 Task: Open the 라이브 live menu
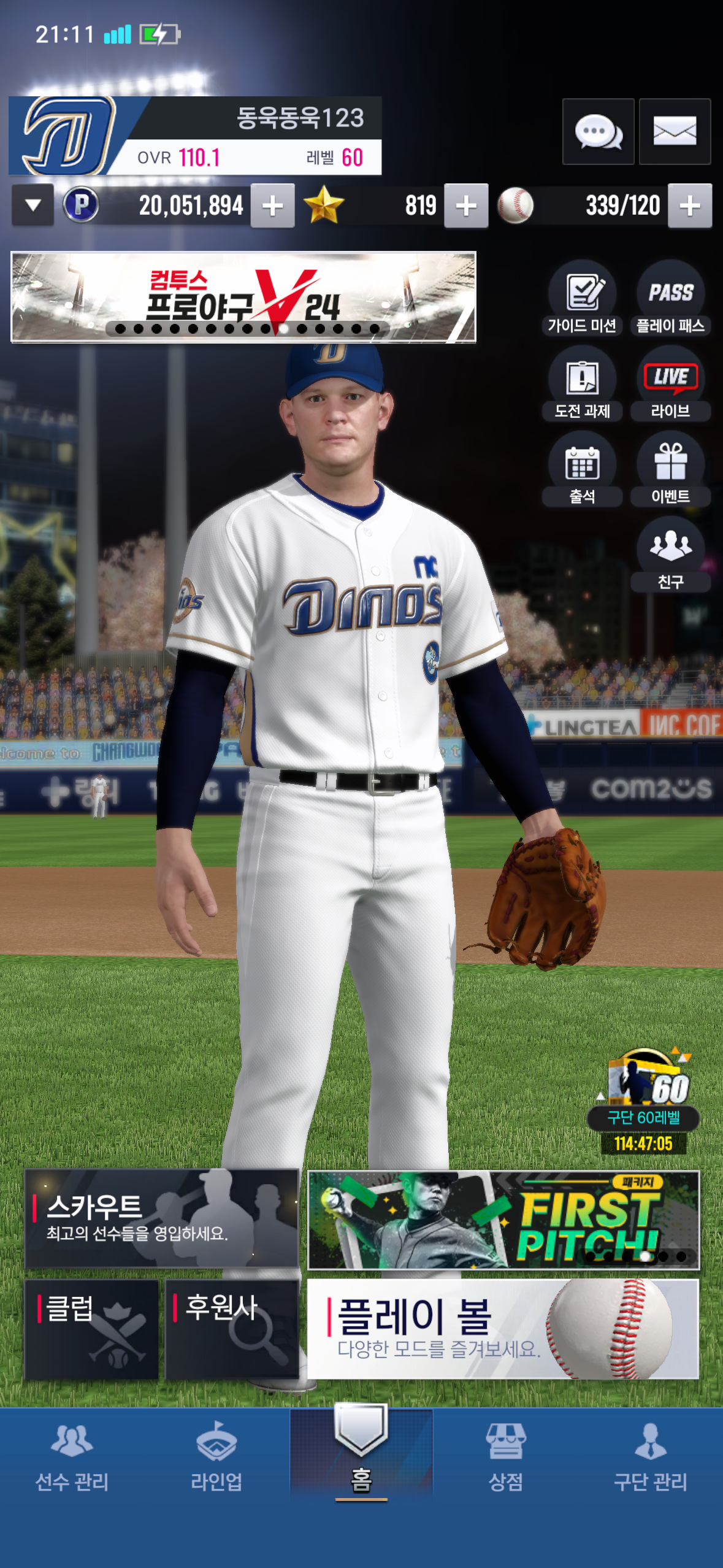point(671,384)
